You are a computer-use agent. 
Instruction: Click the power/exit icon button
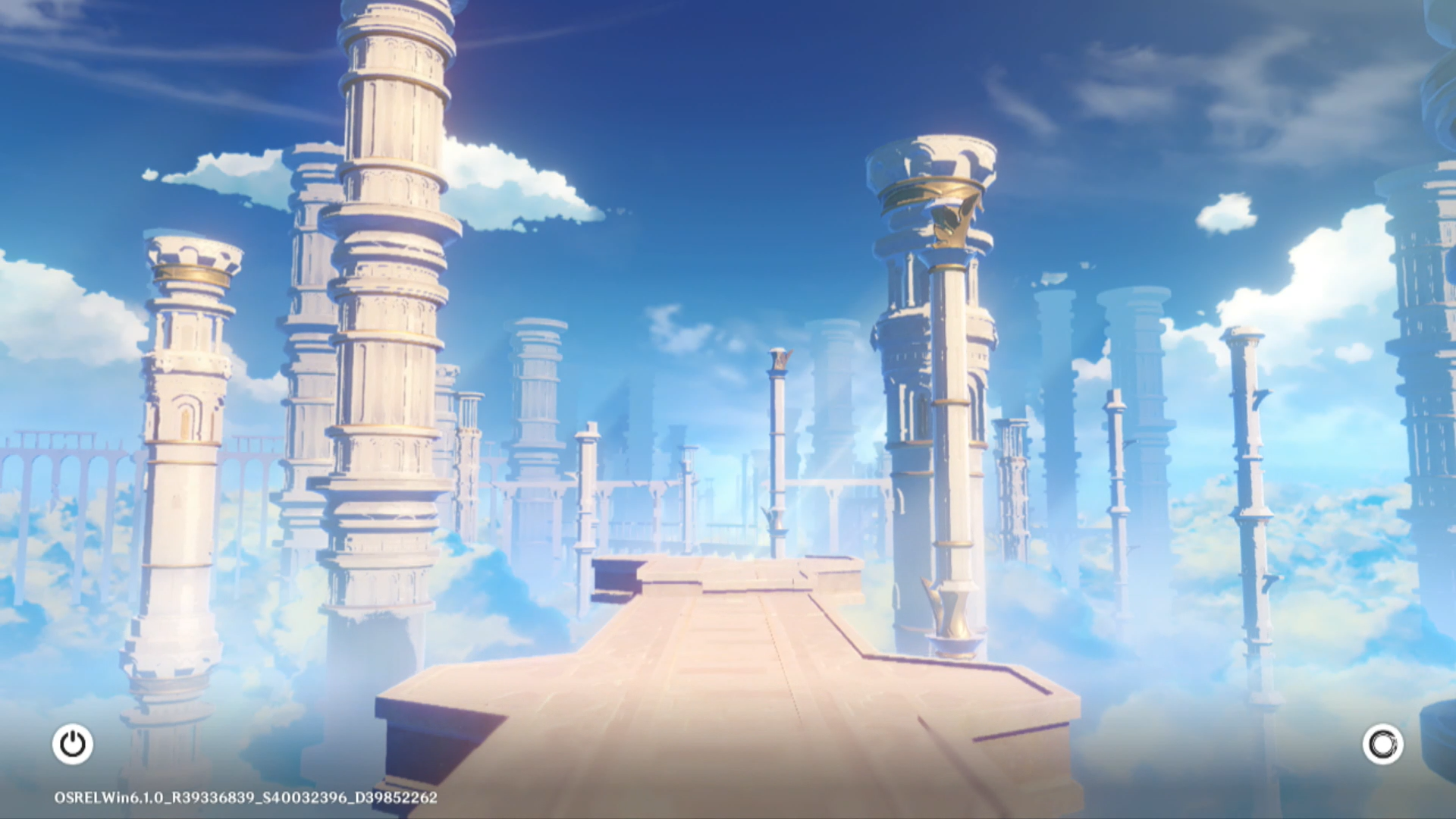tap(73, 744)
